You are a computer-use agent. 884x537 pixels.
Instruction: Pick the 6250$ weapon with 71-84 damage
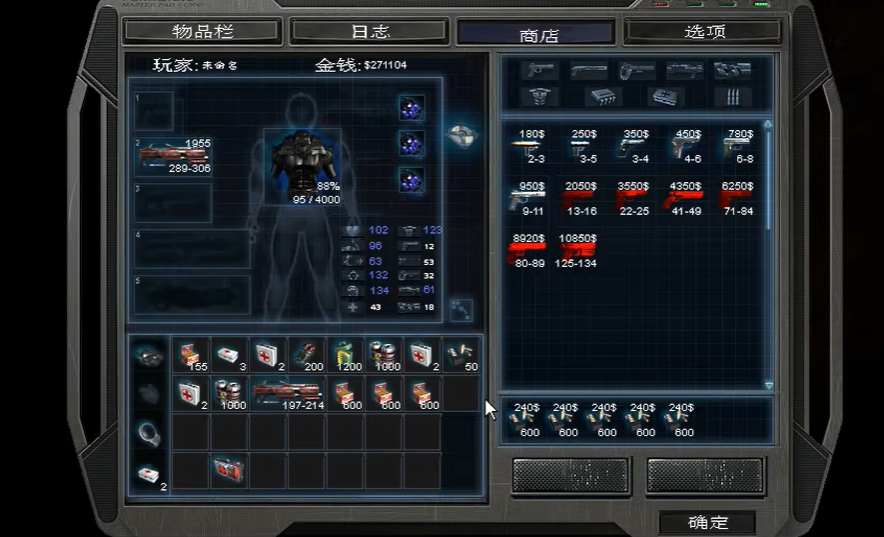click(x=736, y=199)
